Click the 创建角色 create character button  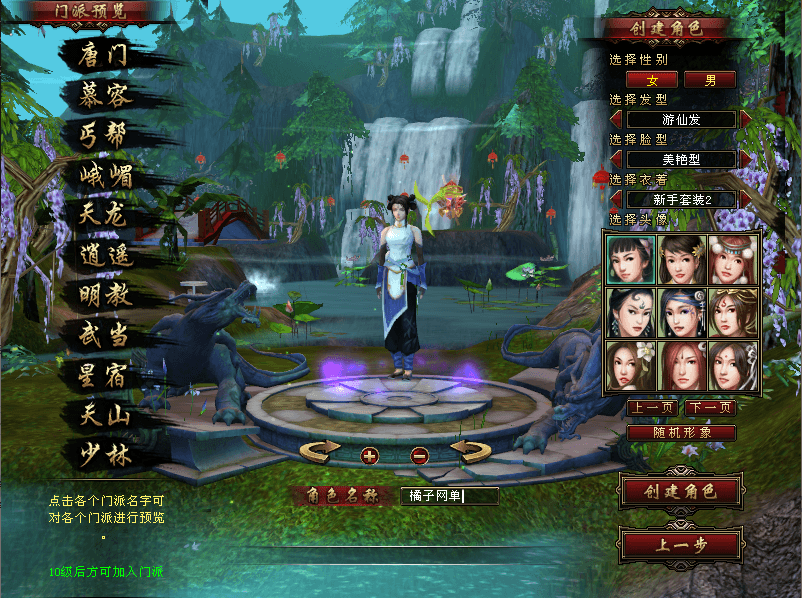681,492
